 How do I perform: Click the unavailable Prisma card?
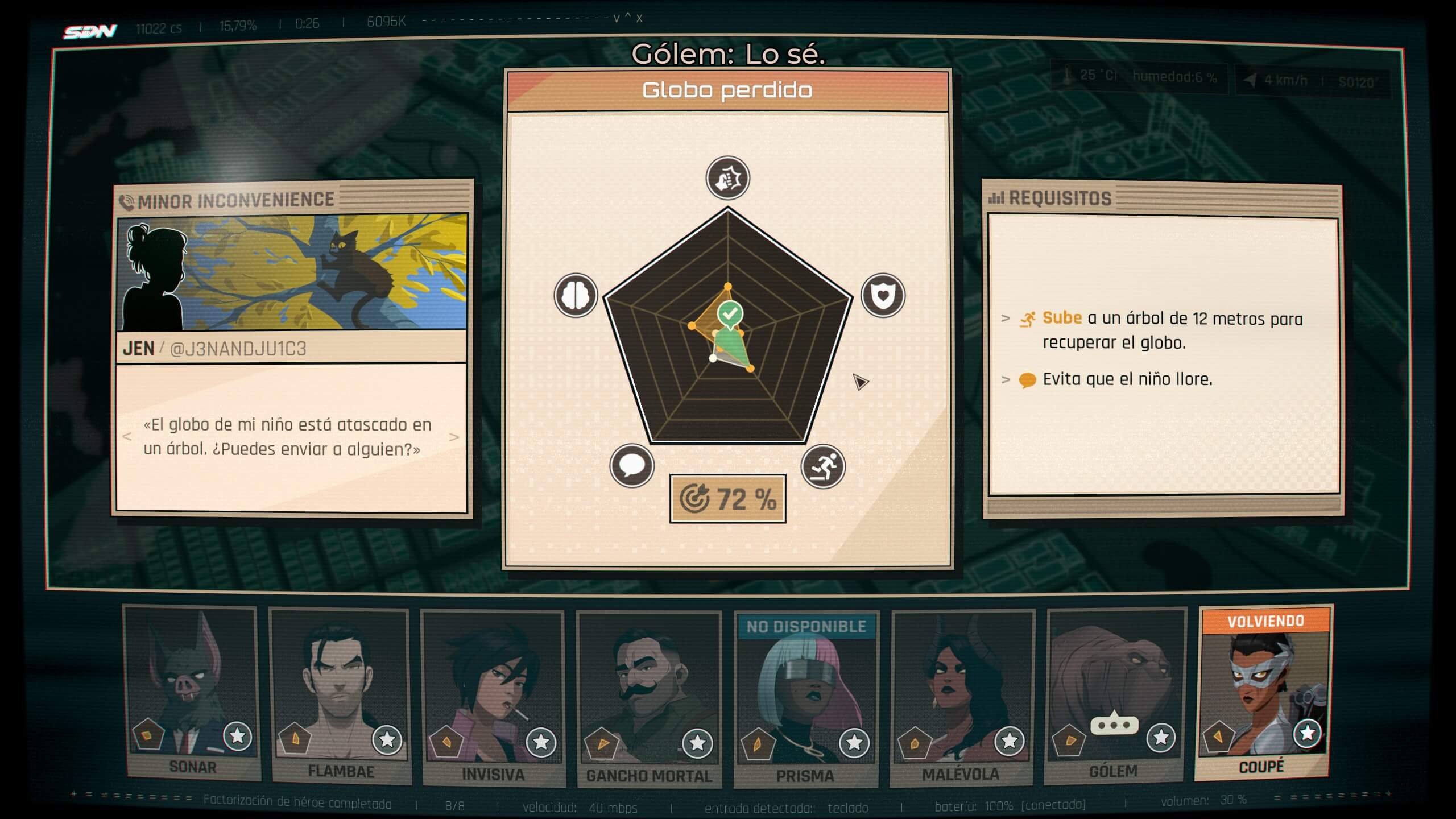[805, 694]
